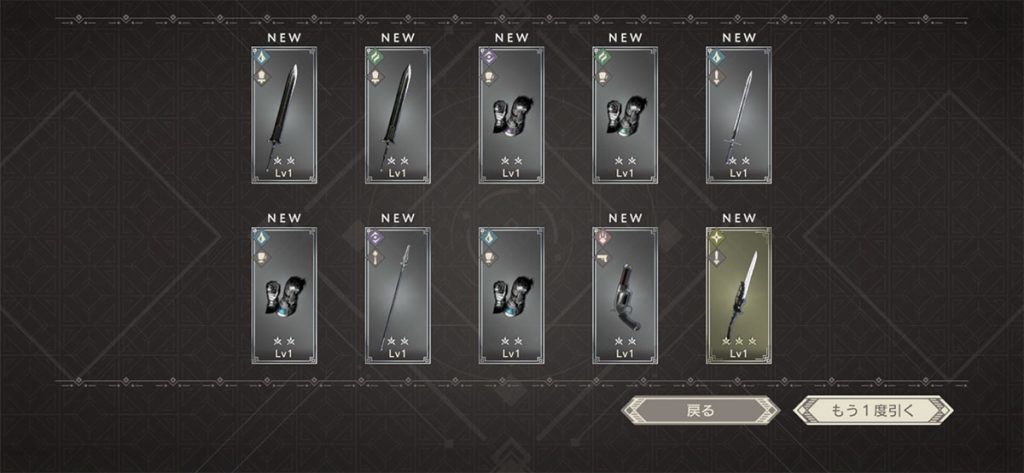The width and height of the screenshot is (1024, 473).
Task: Select the golden three-star sword card
Action: tap(739, 295)
